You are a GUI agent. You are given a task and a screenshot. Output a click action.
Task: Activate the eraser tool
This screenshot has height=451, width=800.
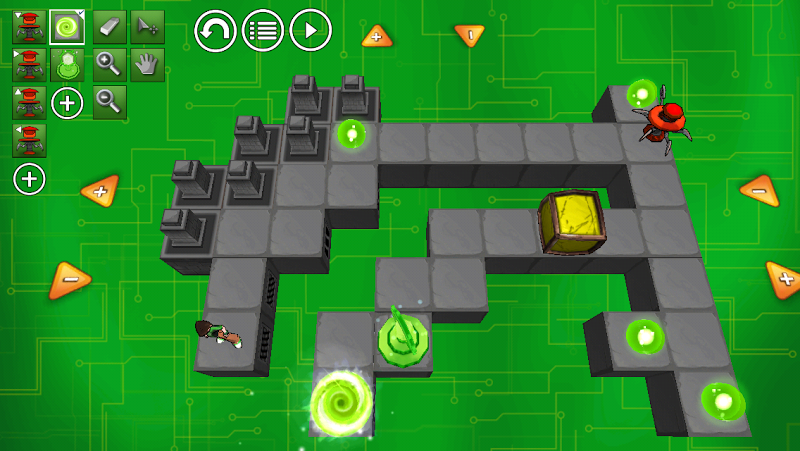pyautogui.click(x=109, y=27)
